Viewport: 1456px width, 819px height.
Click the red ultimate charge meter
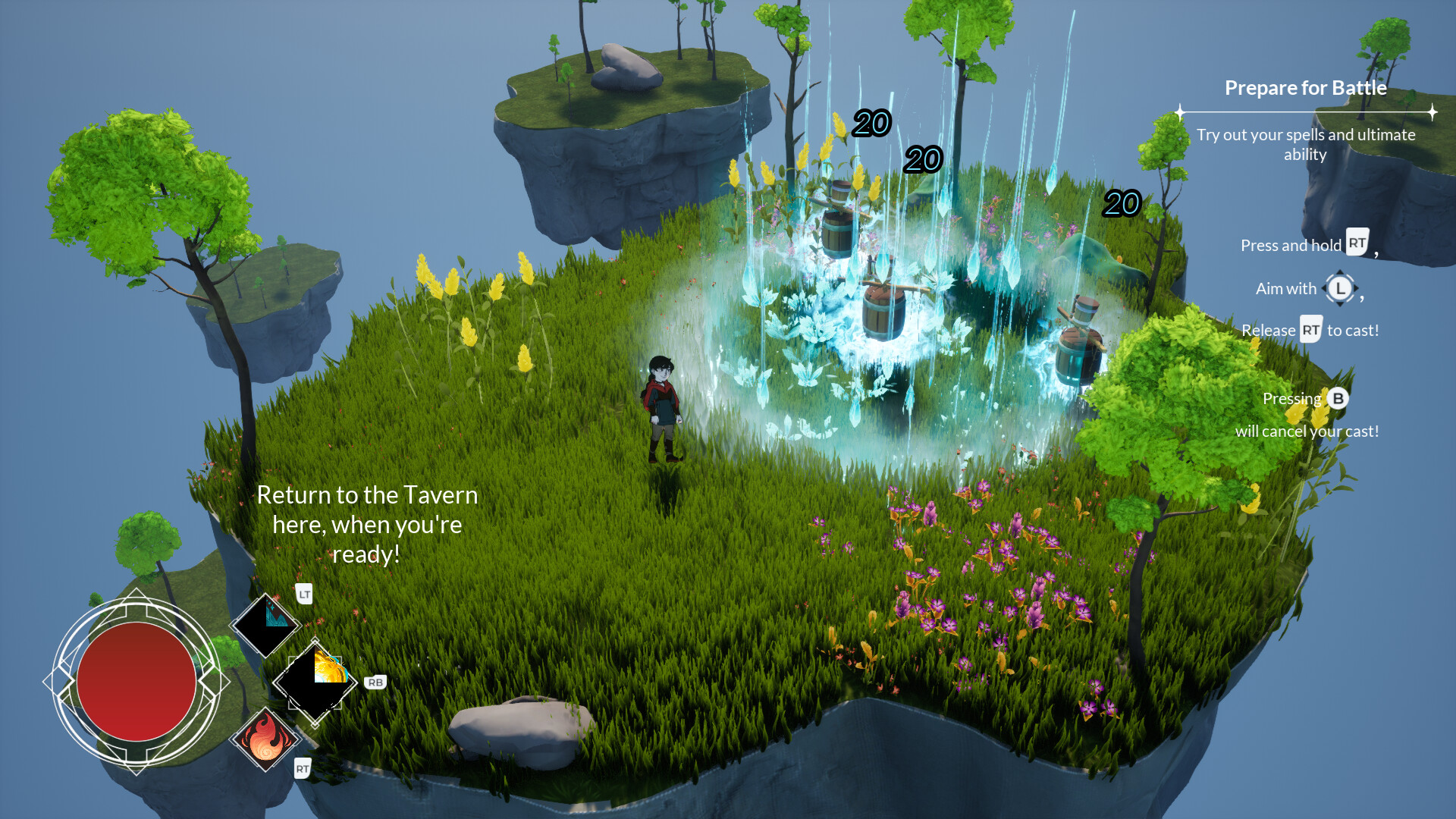135,682
